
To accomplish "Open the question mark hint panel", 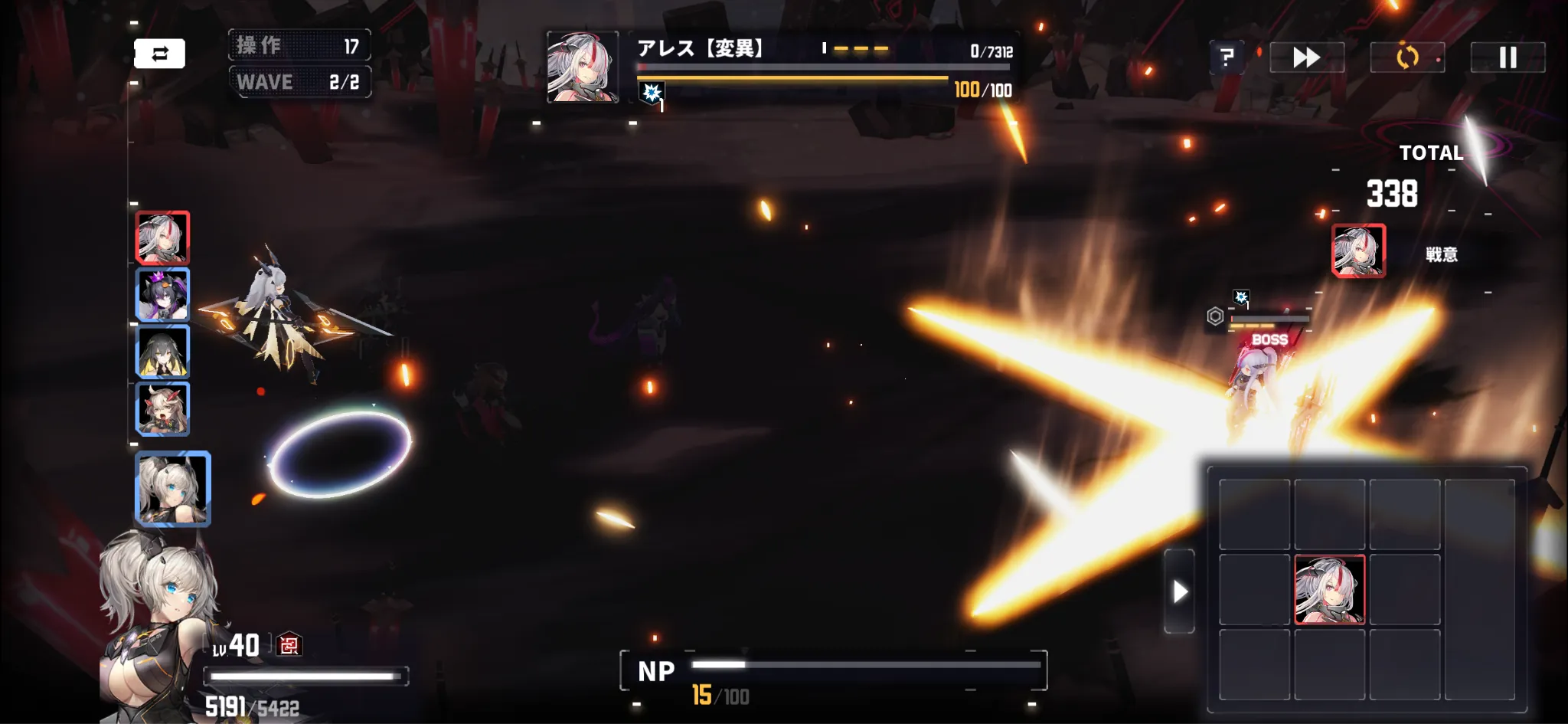I will tap(1228, 57).
